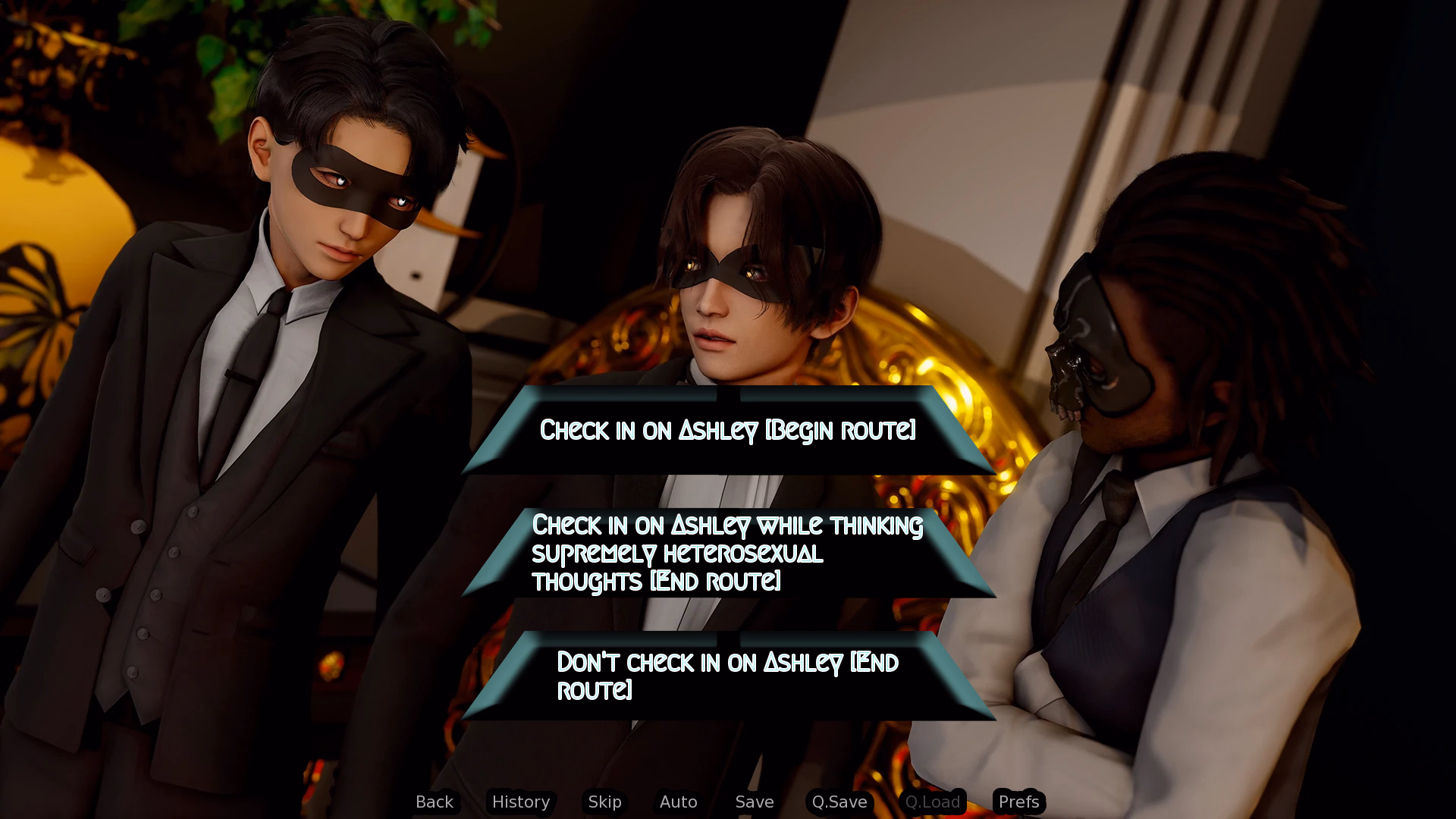Viewport: 1456px width, 819px height.
Task: Activate Skip mode
Action: (x=604, y=802)
